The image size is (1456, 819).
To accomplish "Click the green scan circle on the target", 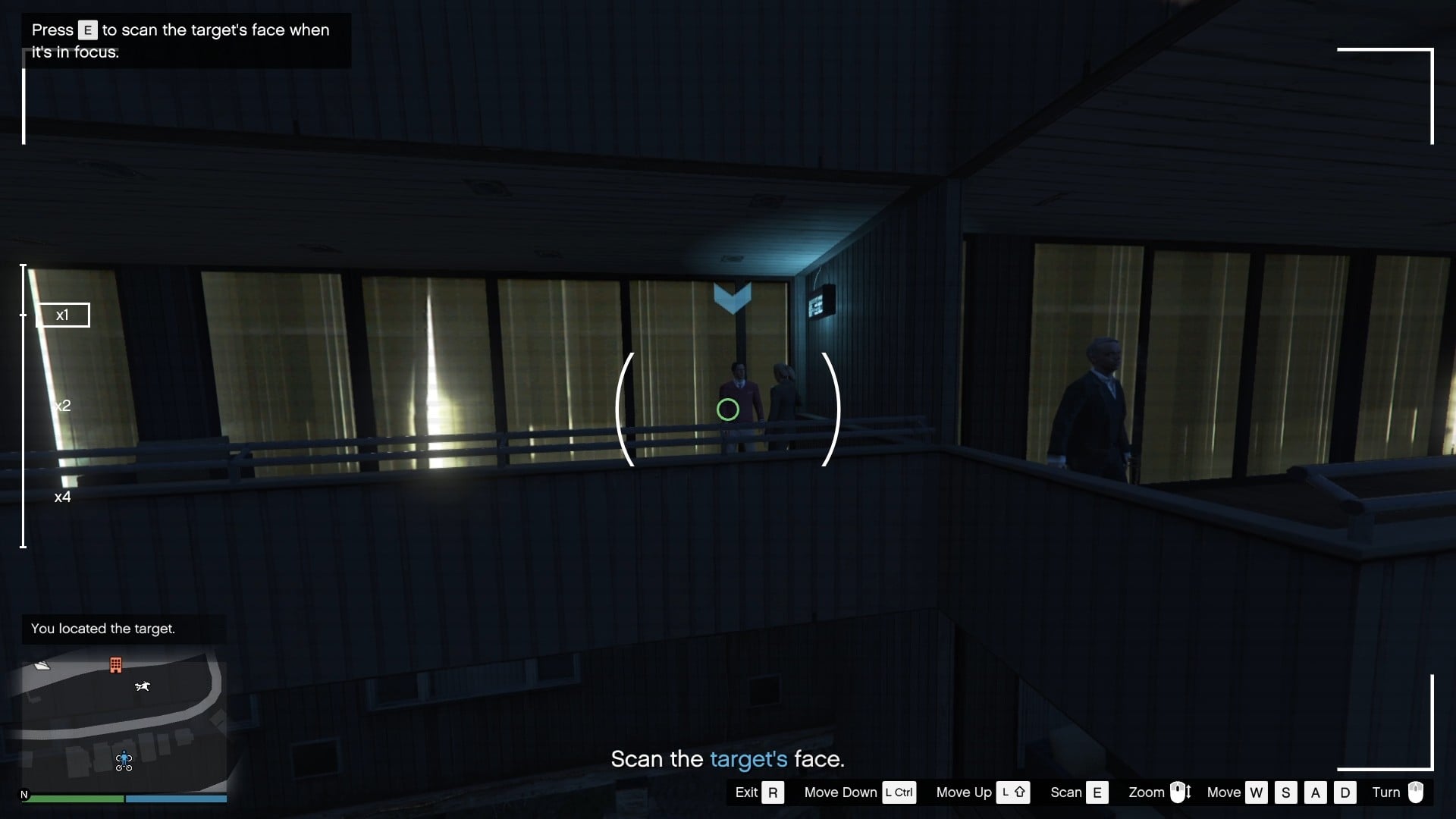I will click(727, 409).
